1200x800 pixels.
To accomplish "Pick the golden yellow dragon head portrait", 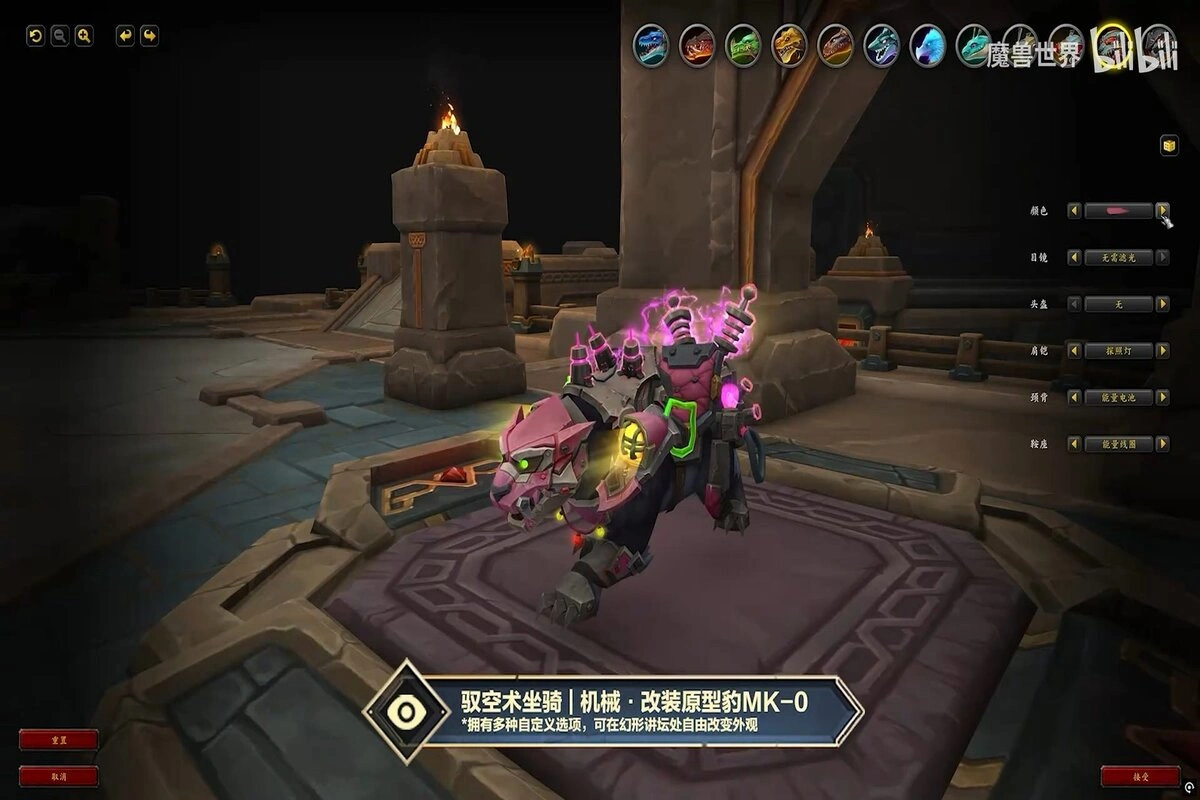I will click(x=789, y=43).
